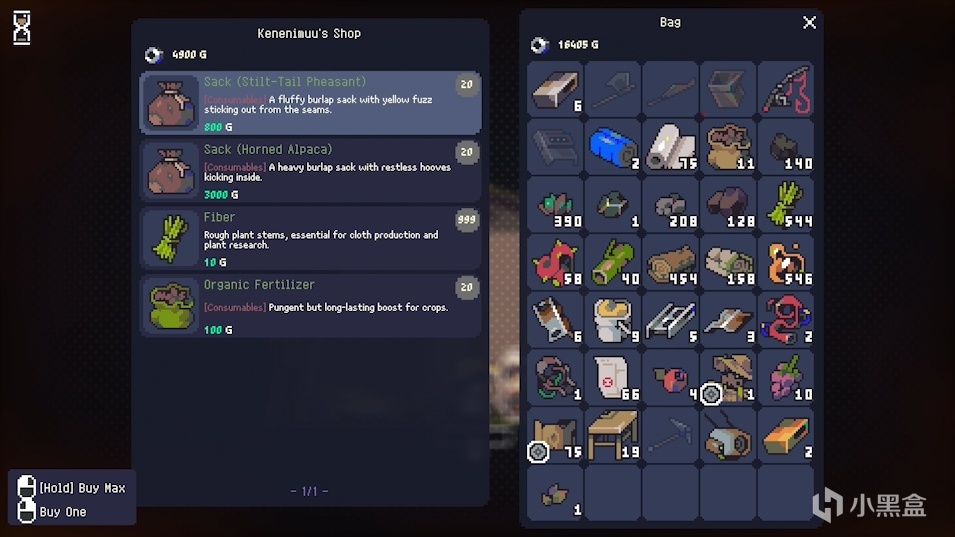Select the white bucket stack of 9

click(x=613, y=320)
